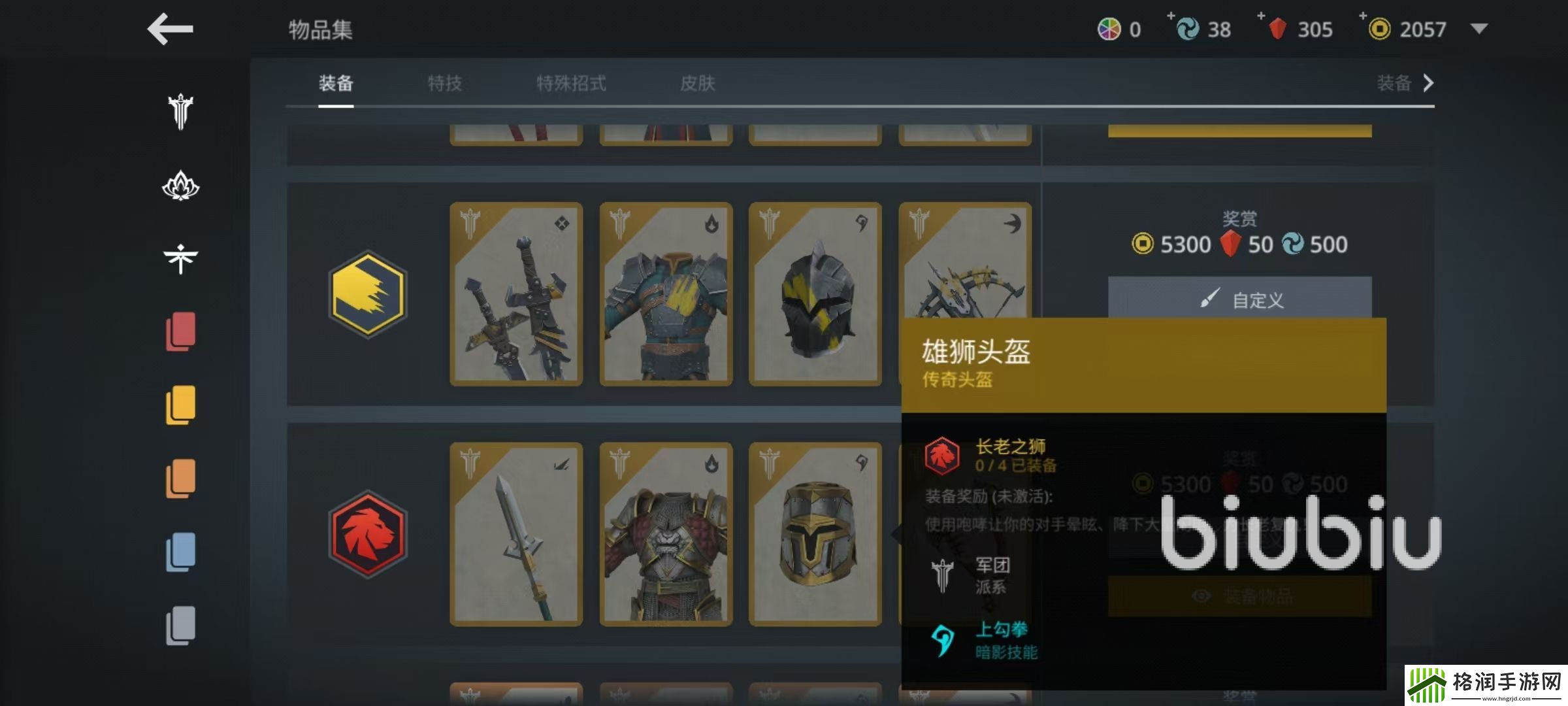Select the Dynasty faction icon in sidebar
The width and height of the screenshot is (1568, 706).
tap(178, 258)
